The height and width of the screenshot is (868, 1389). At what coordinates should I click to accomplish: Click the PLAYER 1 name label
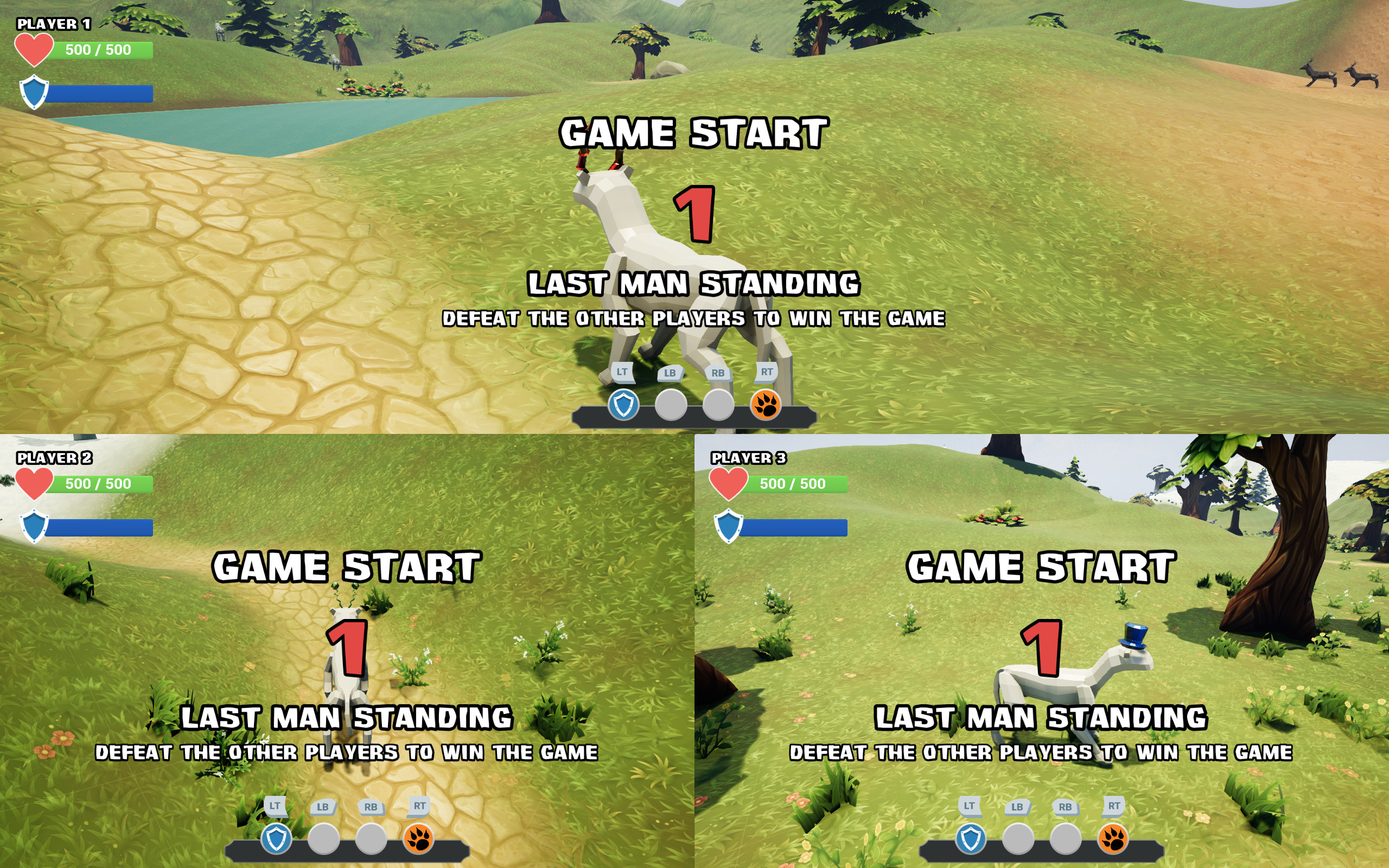pyautogui.click(x=53, y=24)
